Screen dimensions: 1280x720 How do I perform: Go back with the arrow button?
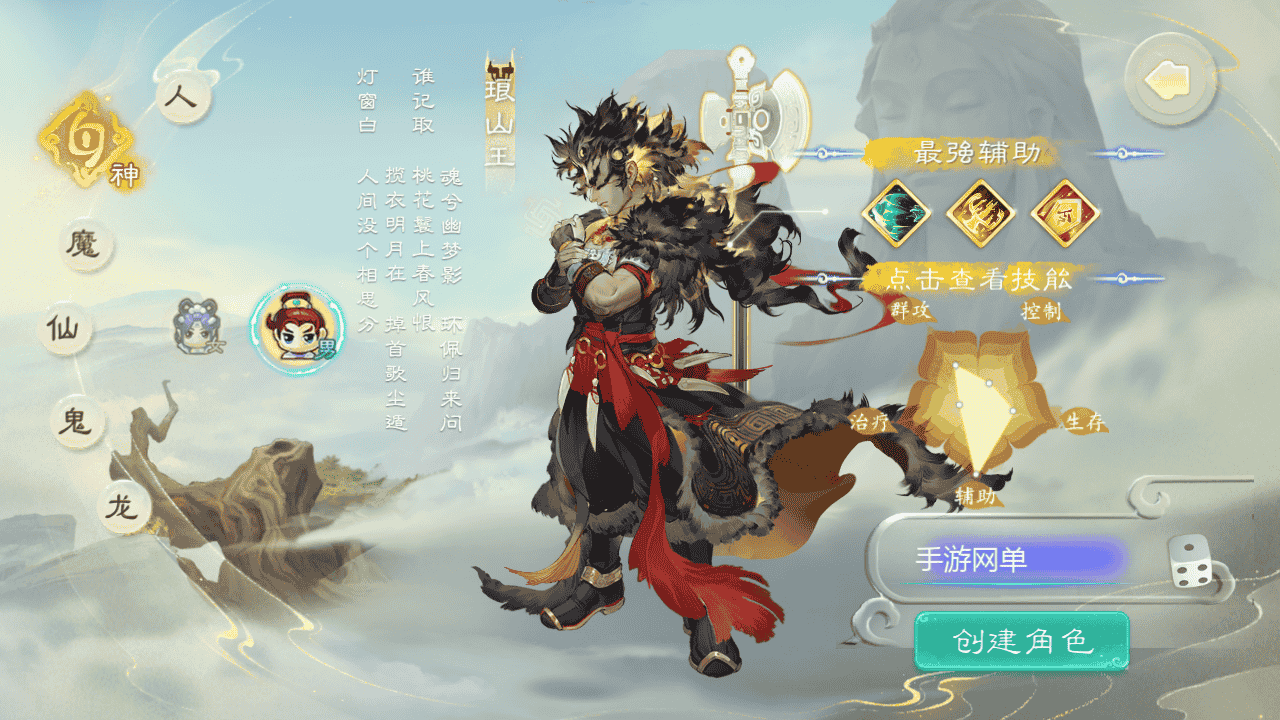(x=1170, y=80)
